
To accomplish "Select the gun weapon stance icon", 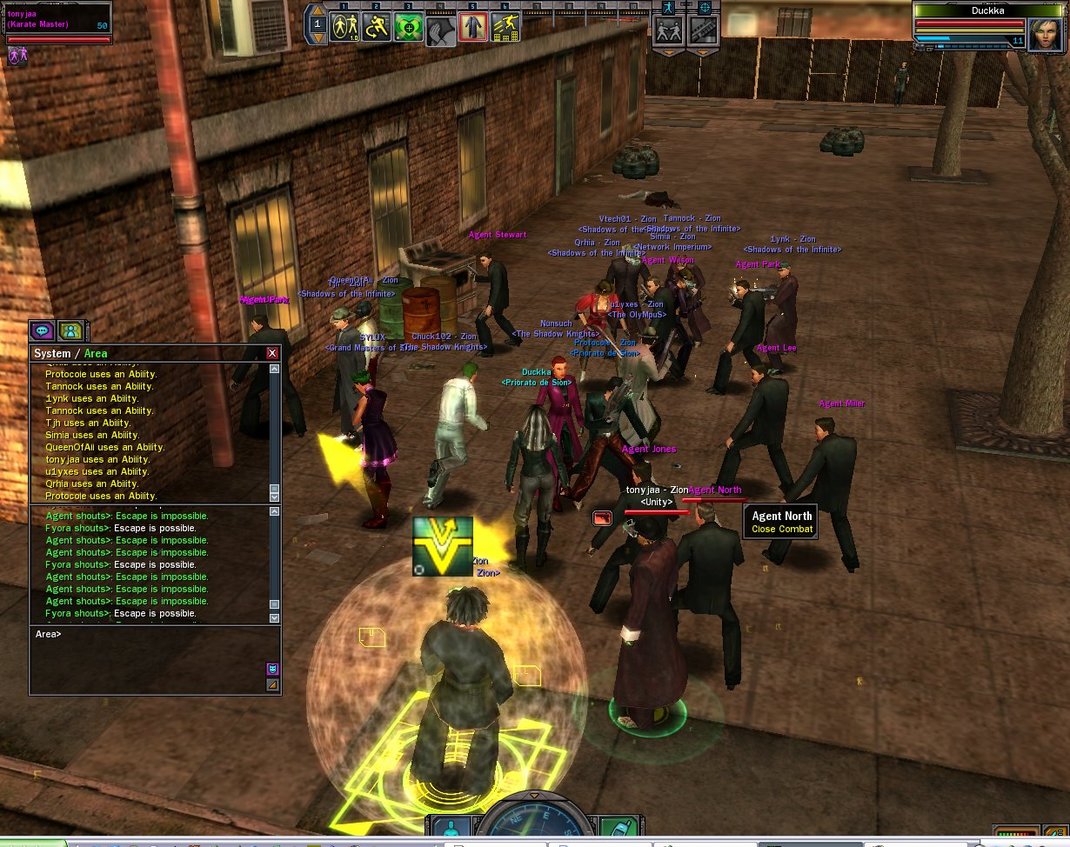I will coord(703,29).
